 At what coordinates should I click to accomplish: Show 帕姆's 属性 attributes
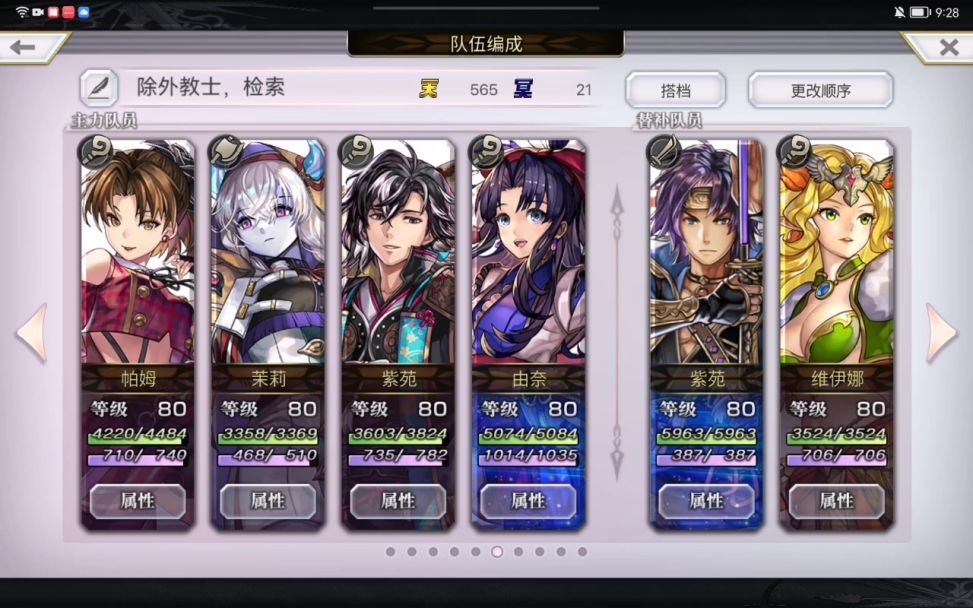(x=138, y=501)
